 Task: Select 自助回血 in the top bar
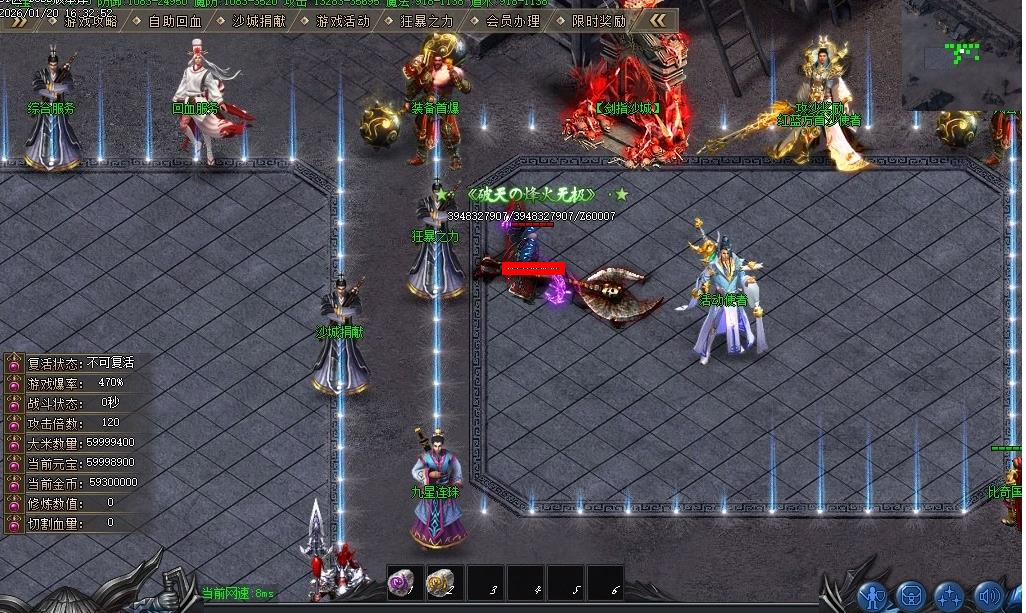point(174,20)
